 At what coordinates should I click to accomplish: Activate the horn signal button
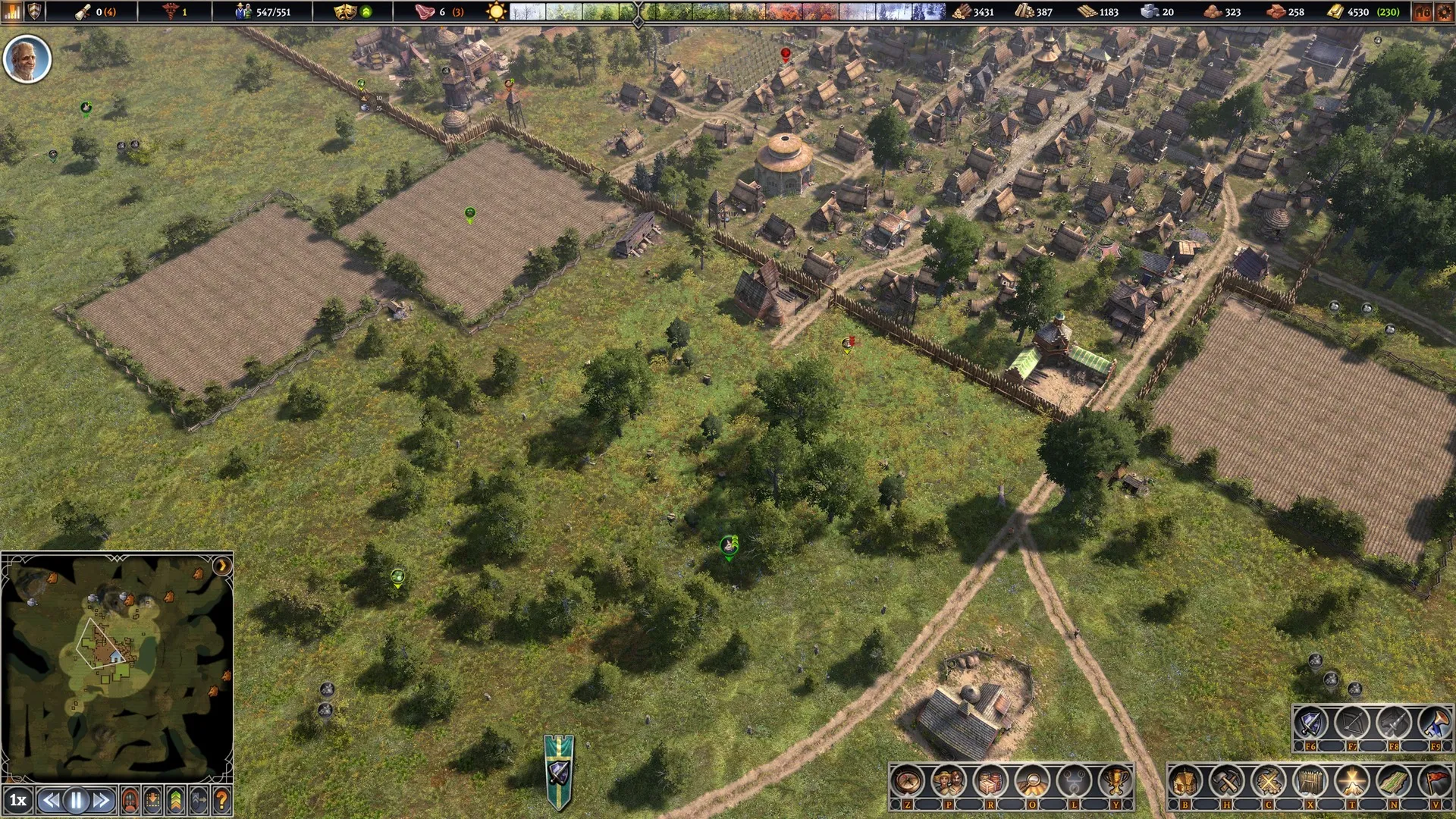pyautogui.click(x=1435, y=723)
